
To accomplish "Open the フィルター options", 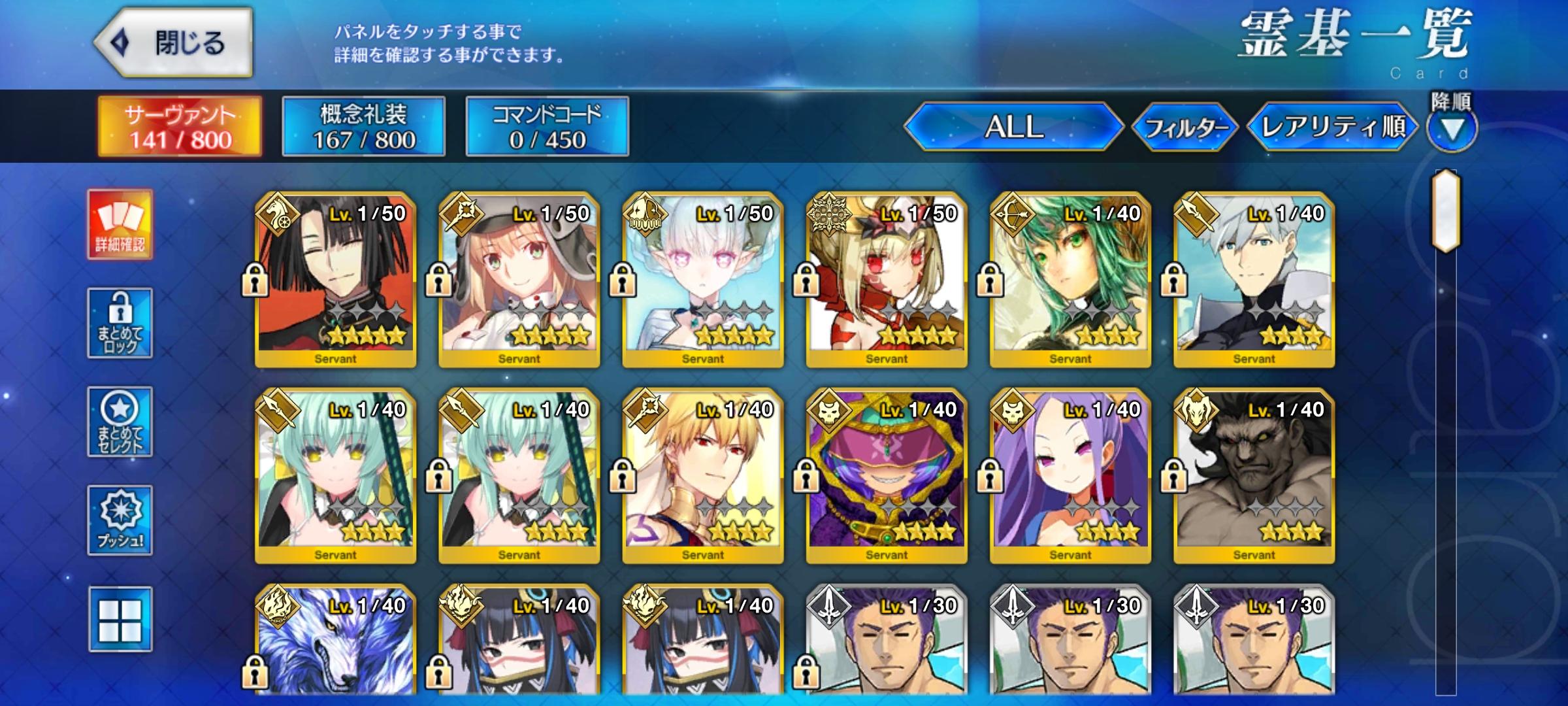I will 1184,127.
